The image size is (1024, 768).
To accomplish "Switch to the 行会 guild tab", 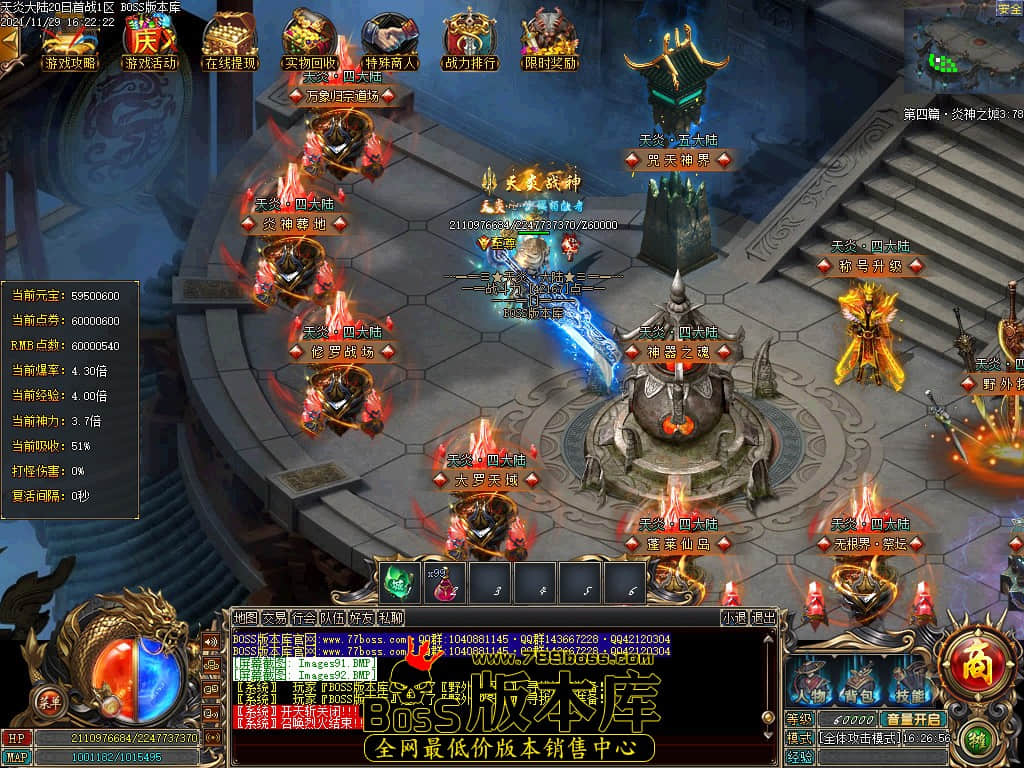I will pyautogui.click(x=304, y=618).
